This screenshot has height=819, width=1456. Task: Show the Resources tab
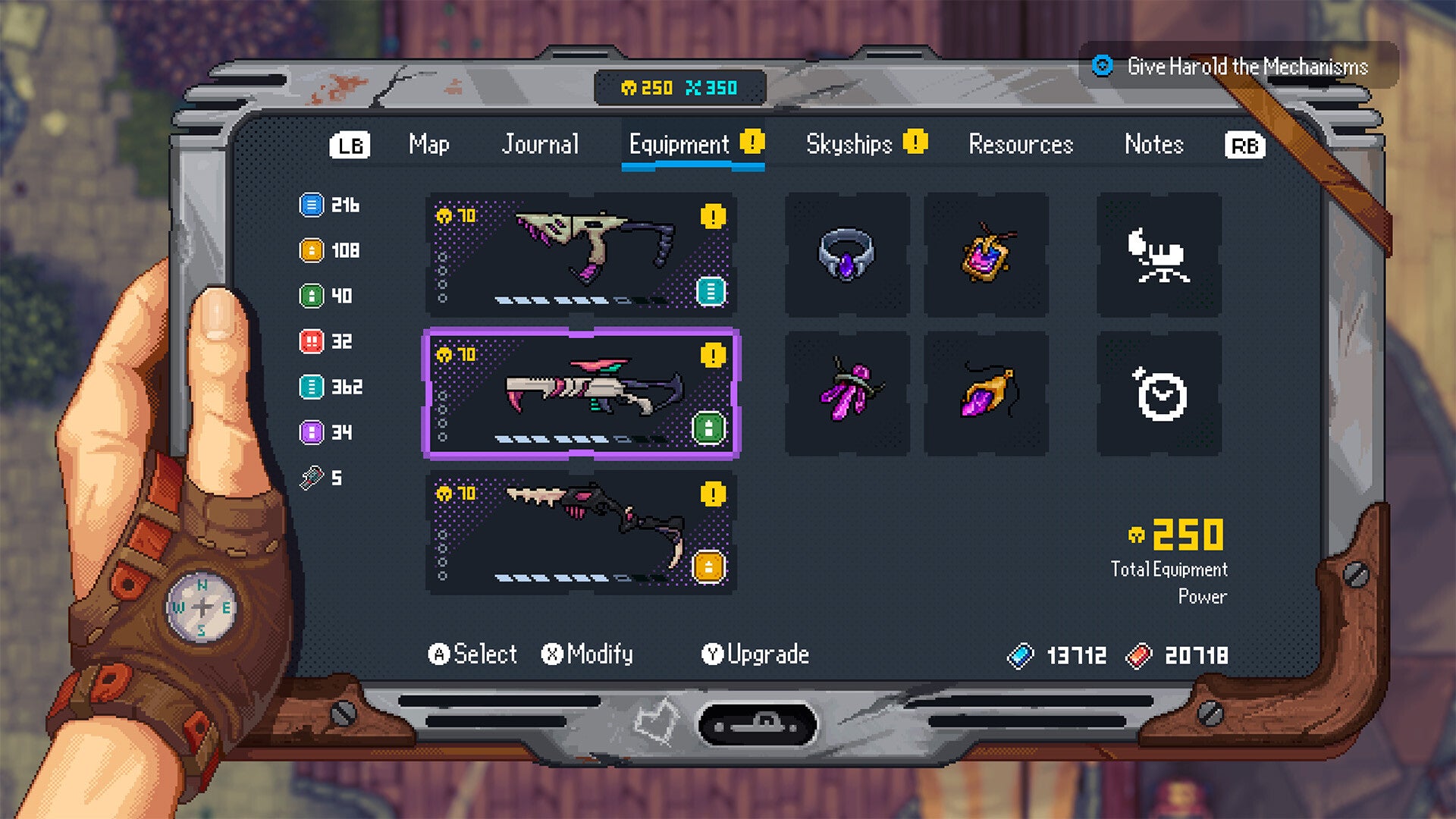[x=1021, y=144]
